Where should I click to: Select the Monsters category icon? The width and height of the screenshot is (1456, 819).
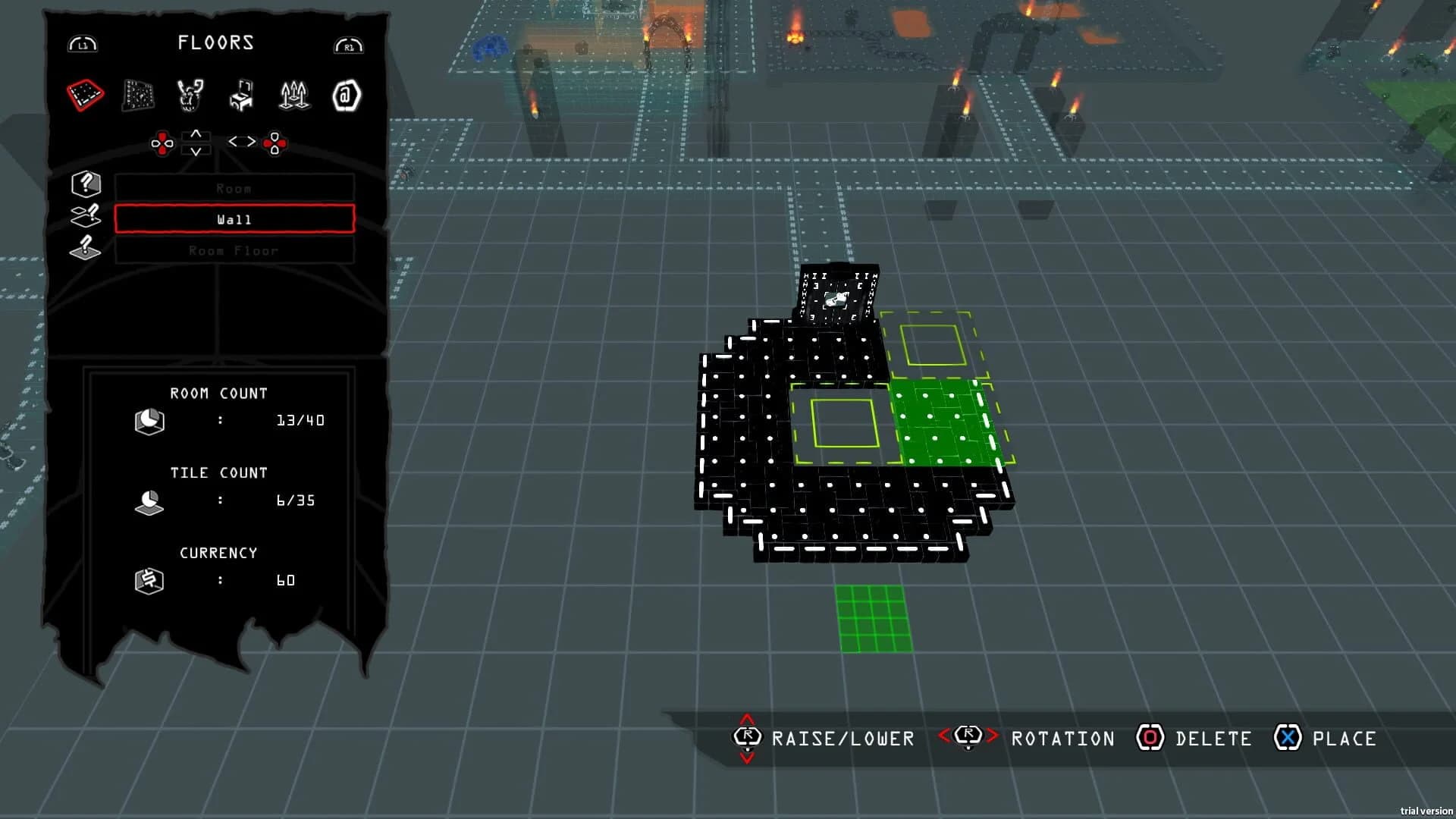click(x=190, y=95)
